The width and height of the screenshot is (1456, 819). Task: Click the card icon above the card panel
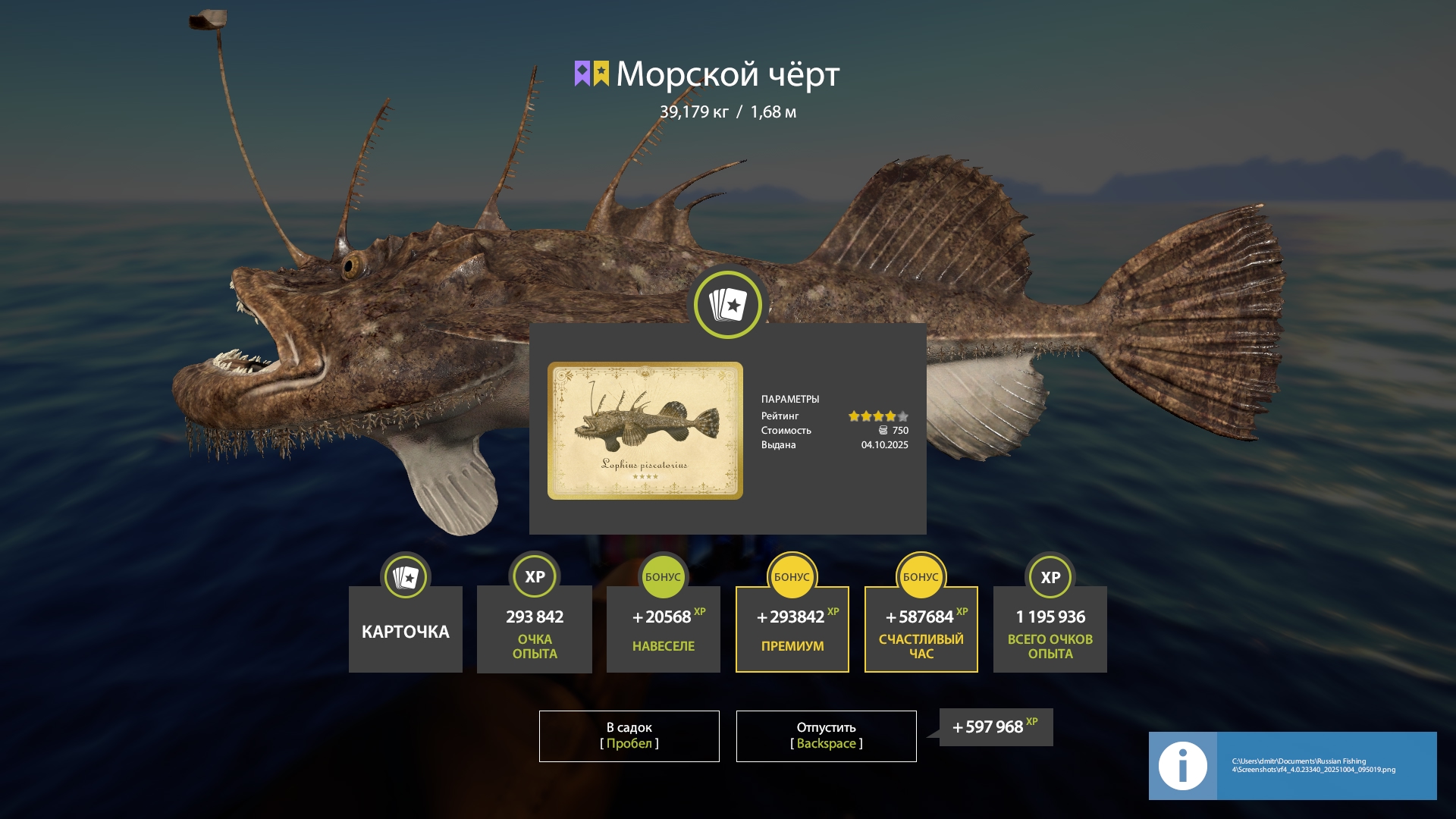point(728,305)
